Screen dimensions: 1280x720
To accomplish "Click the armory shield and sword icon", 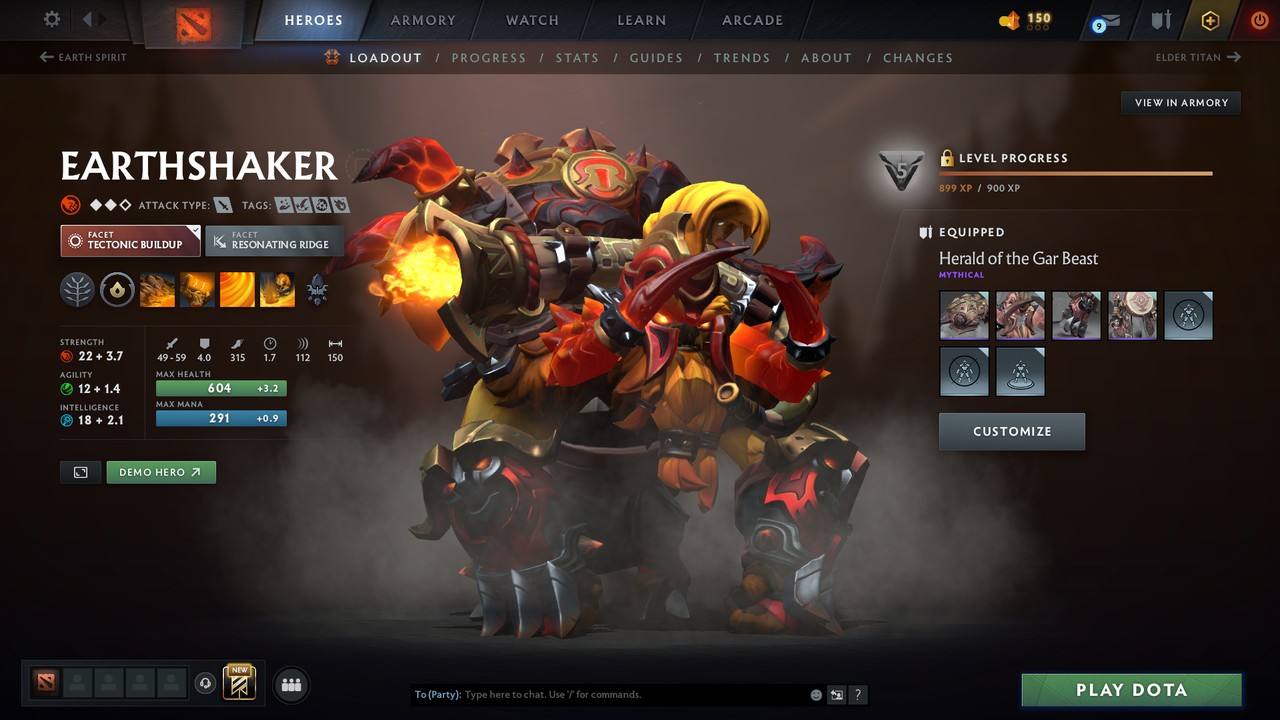I will coord(1162,20).
